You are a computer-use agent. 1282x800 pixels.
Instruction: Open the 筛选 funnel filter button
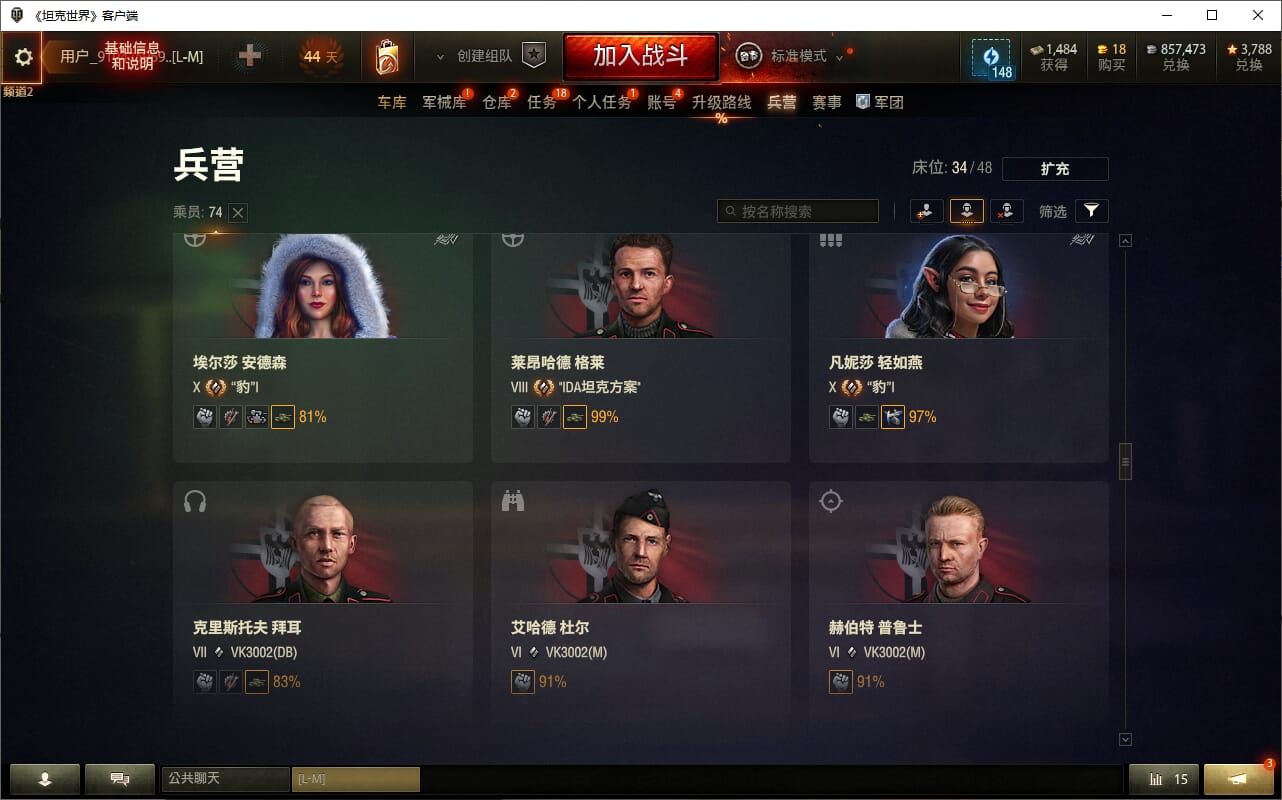[1091, 211]
